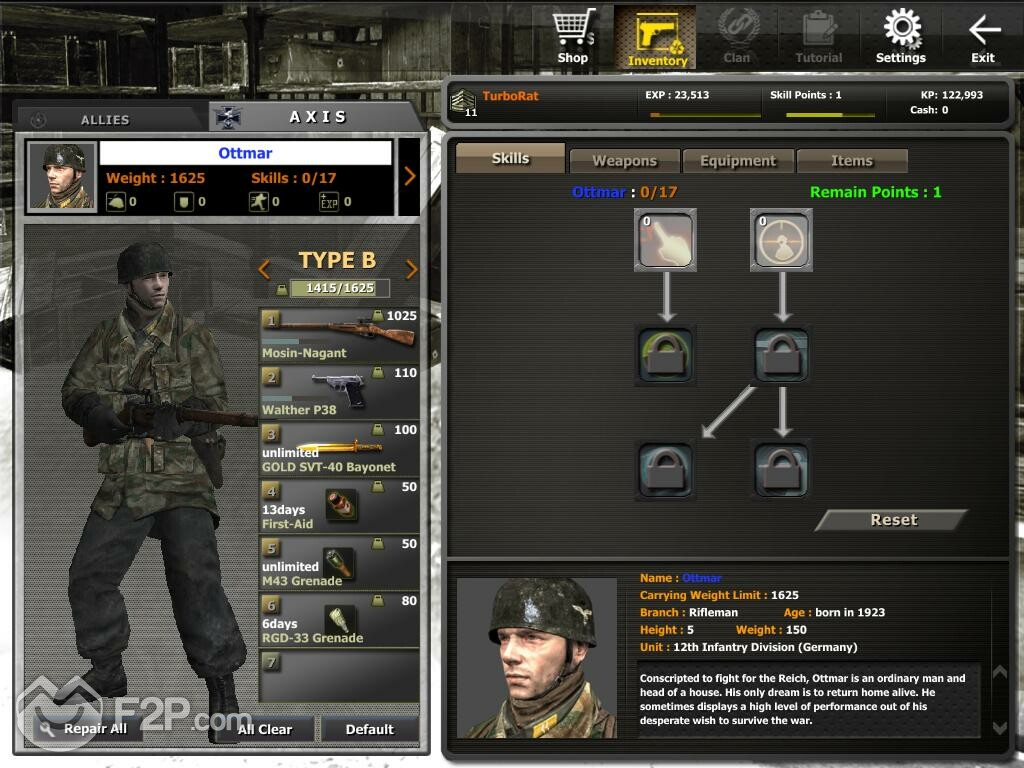Clear the loadout with All Clear
This screenshot has height=768, width=1024.
[x=266, y=729]
